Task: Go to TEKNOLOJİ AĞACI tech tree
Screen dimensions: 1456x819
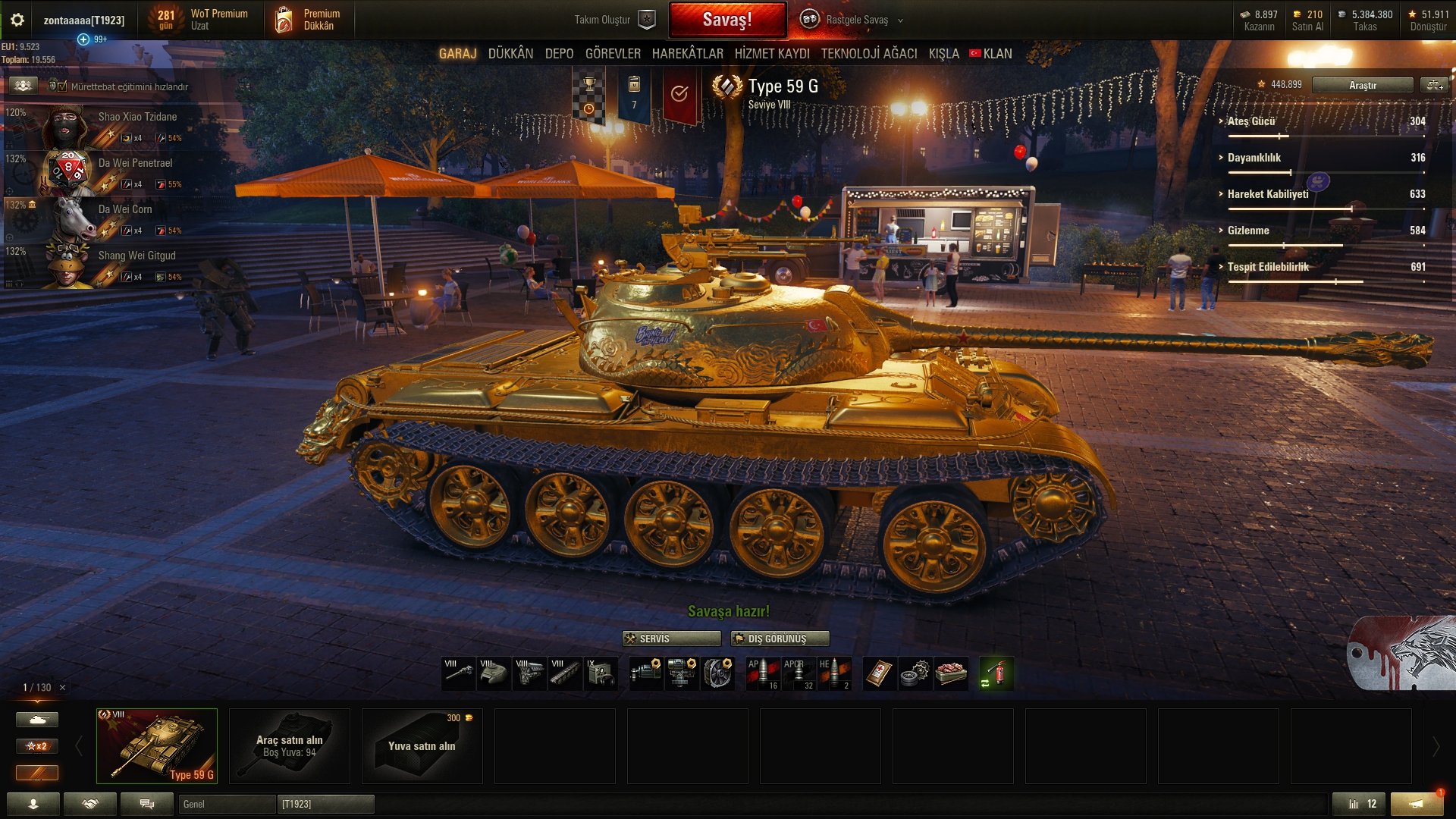Action: point(868,54)
